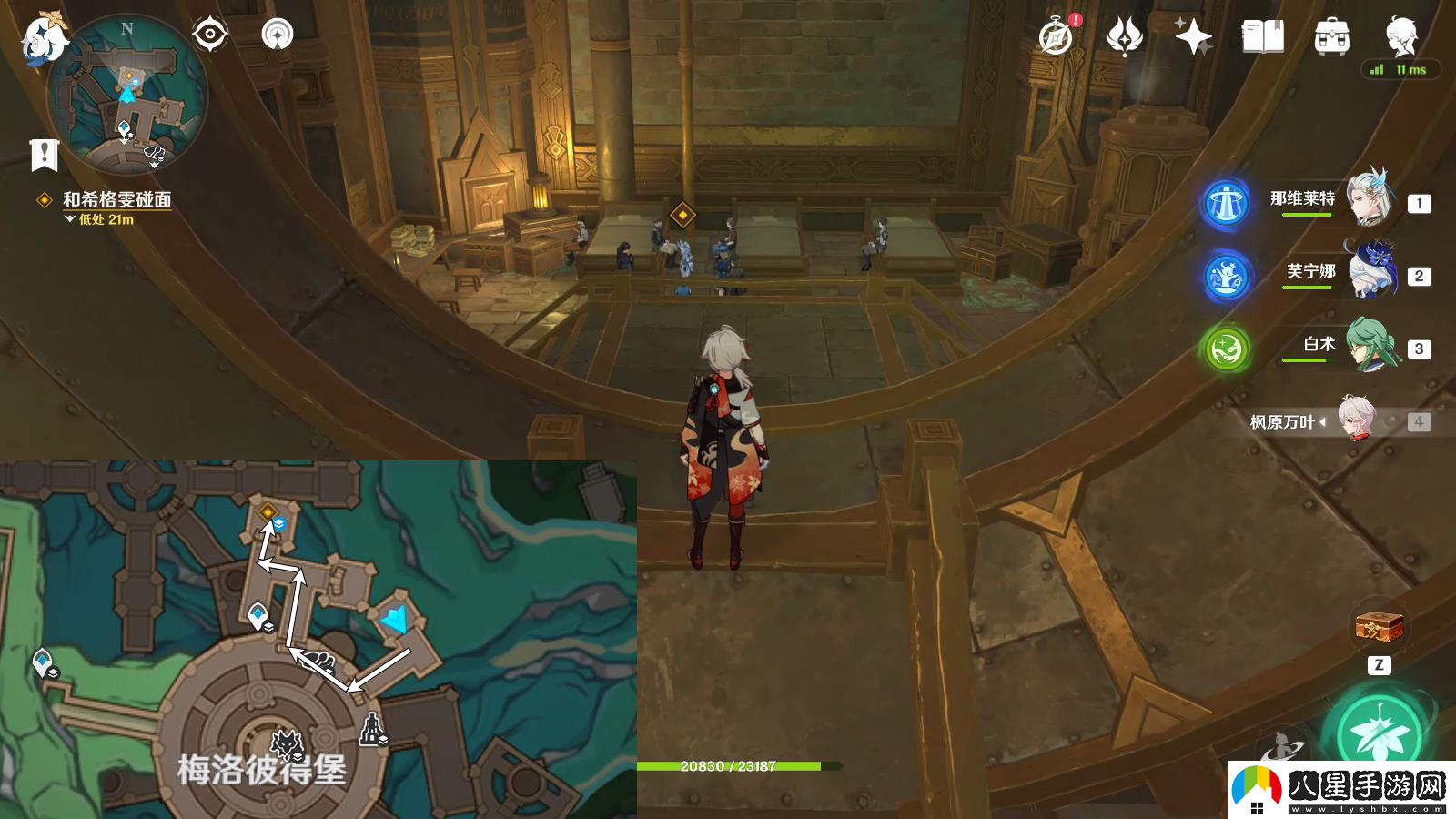Click the 八星手游网 watermark logo
The height and width of the screenshot is (819, 1456).
(1342, 788)
